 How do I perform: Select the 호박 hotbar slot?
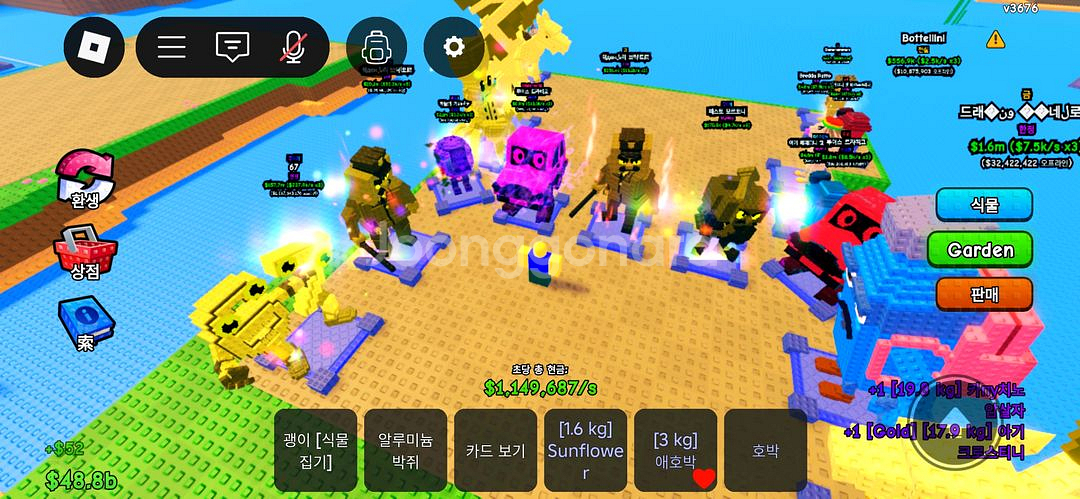[x=765, y=450]
